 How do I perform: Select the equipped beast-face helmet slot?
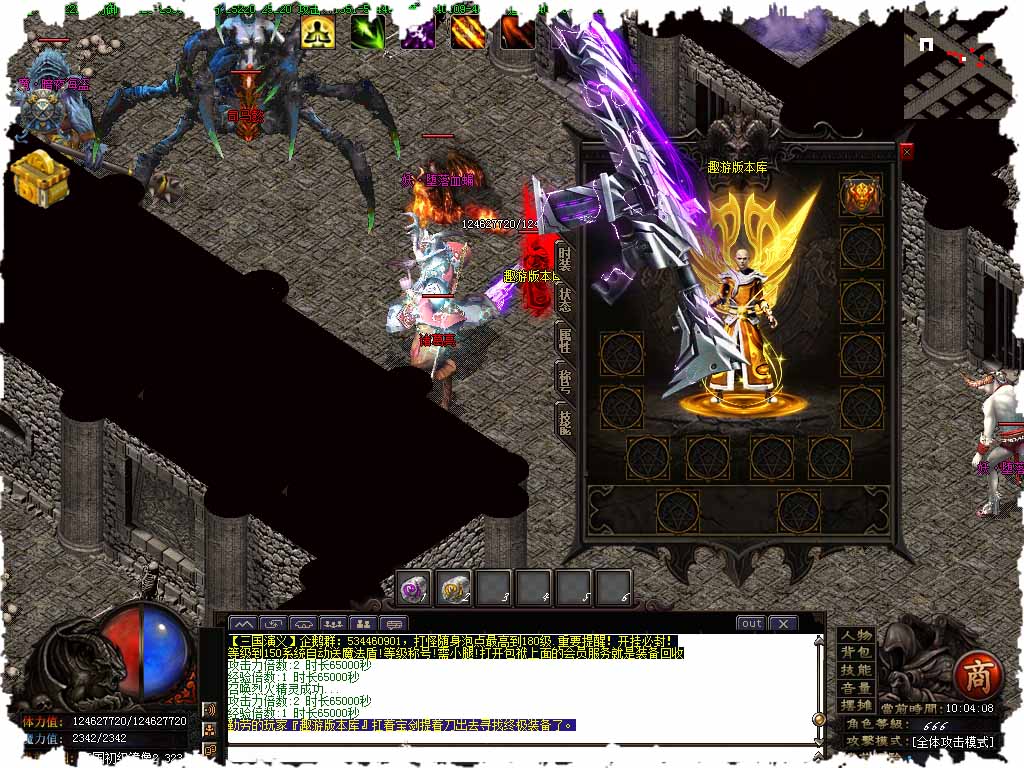[x=860, y=194]
